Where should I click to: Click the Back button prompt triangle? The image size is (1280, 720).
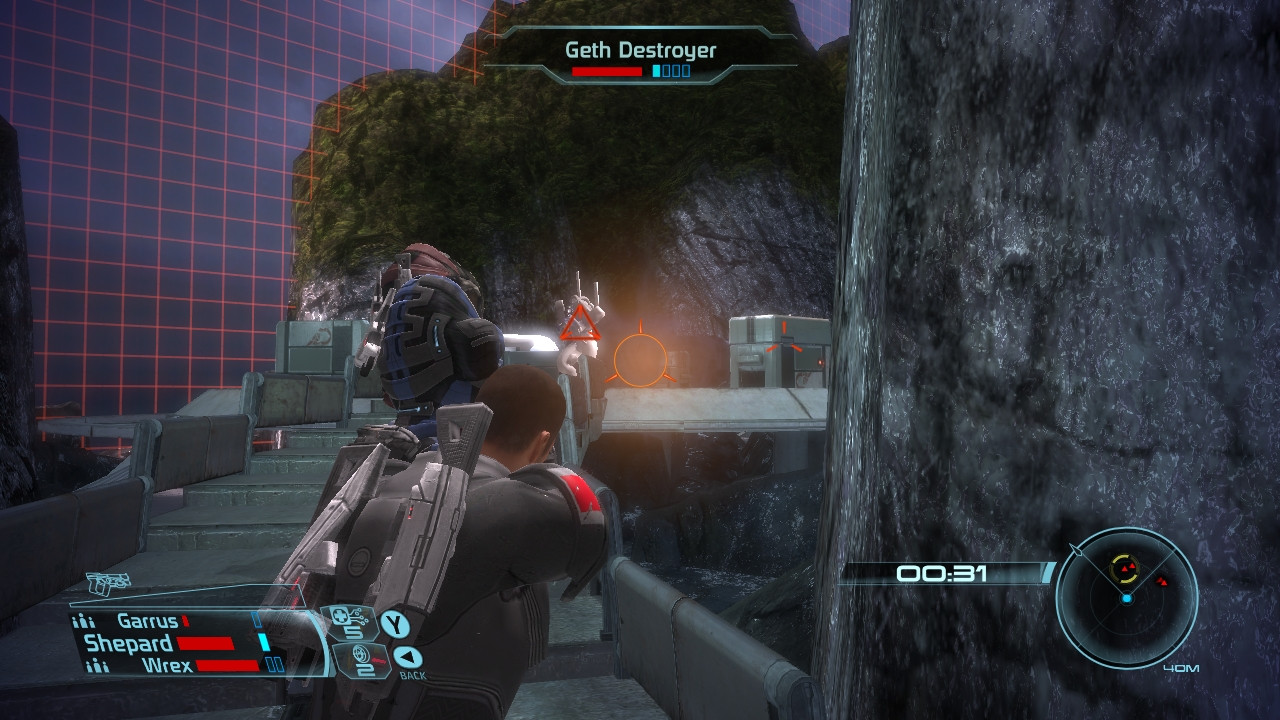(406, 658)
